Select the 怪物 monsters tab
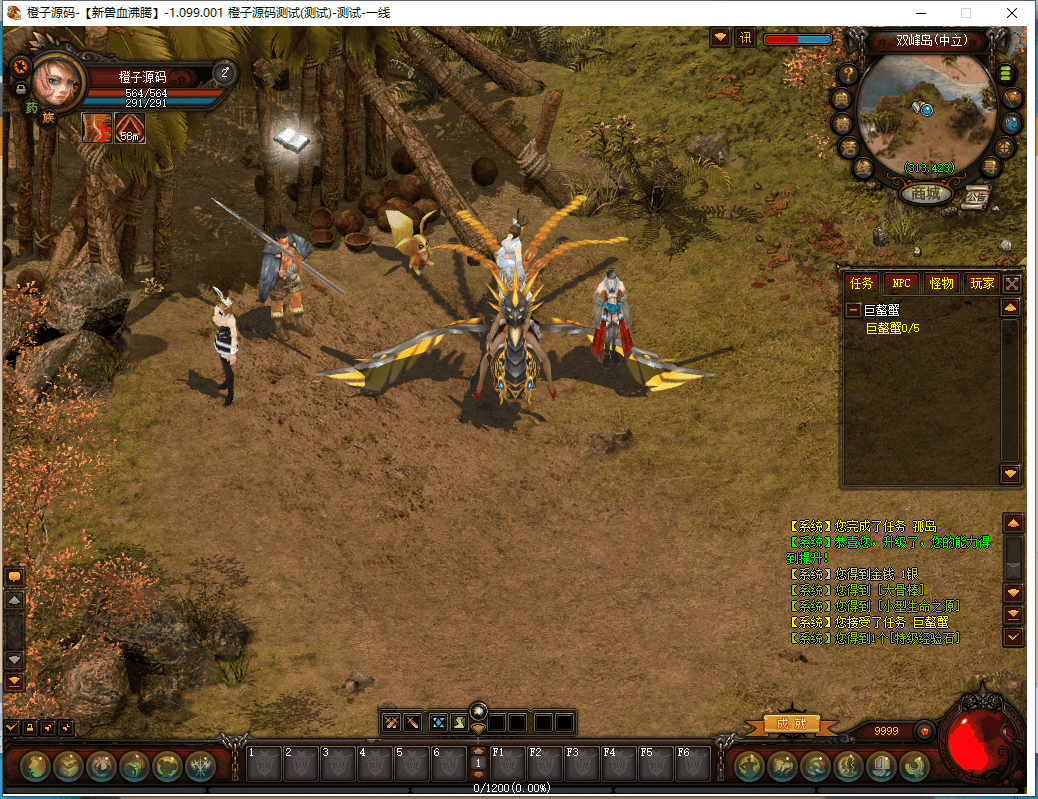The image size is (1038, 799). (941, 283)
